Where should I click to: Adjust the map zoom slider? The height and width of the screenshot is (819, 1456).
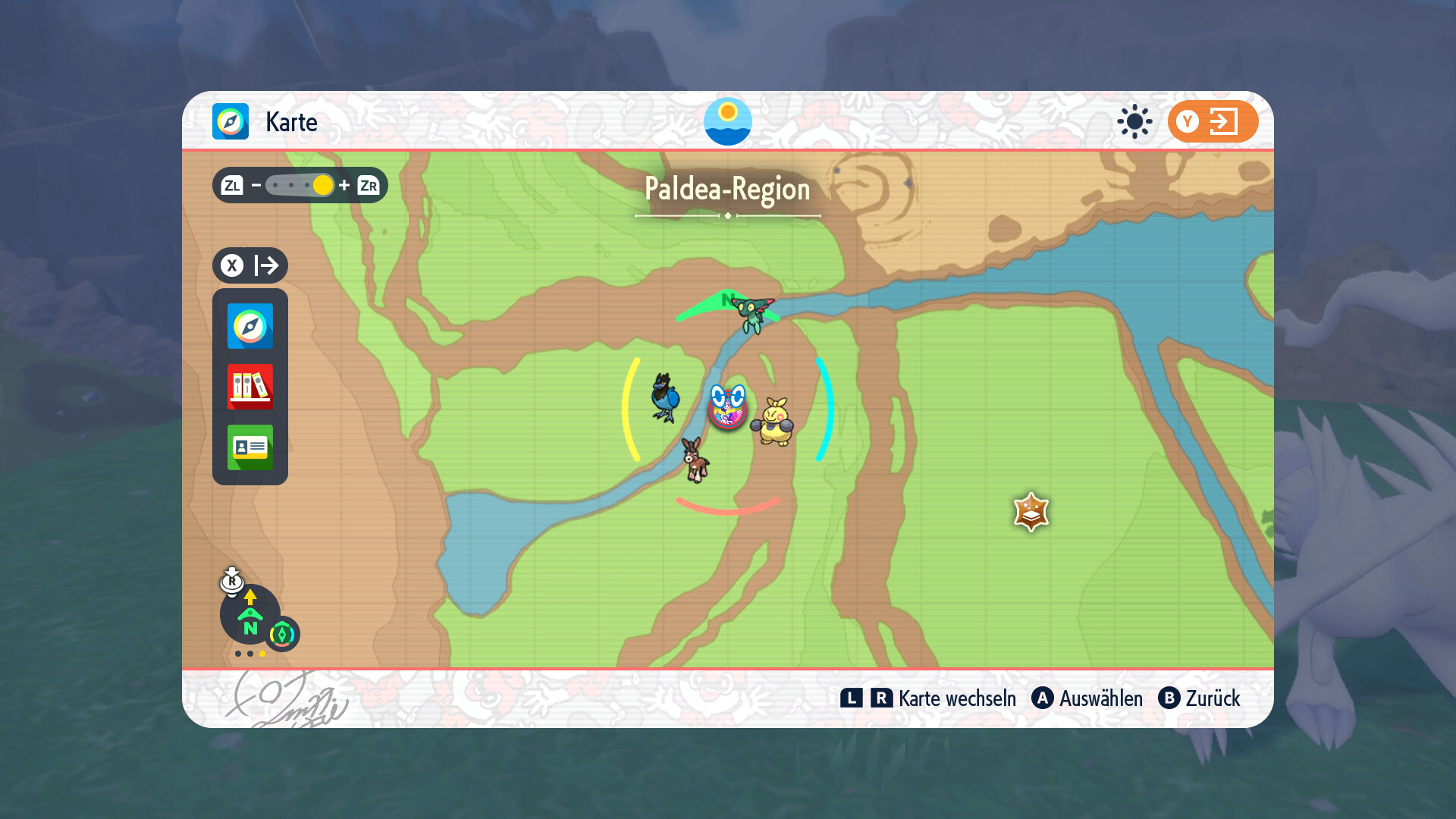[300, 186]
